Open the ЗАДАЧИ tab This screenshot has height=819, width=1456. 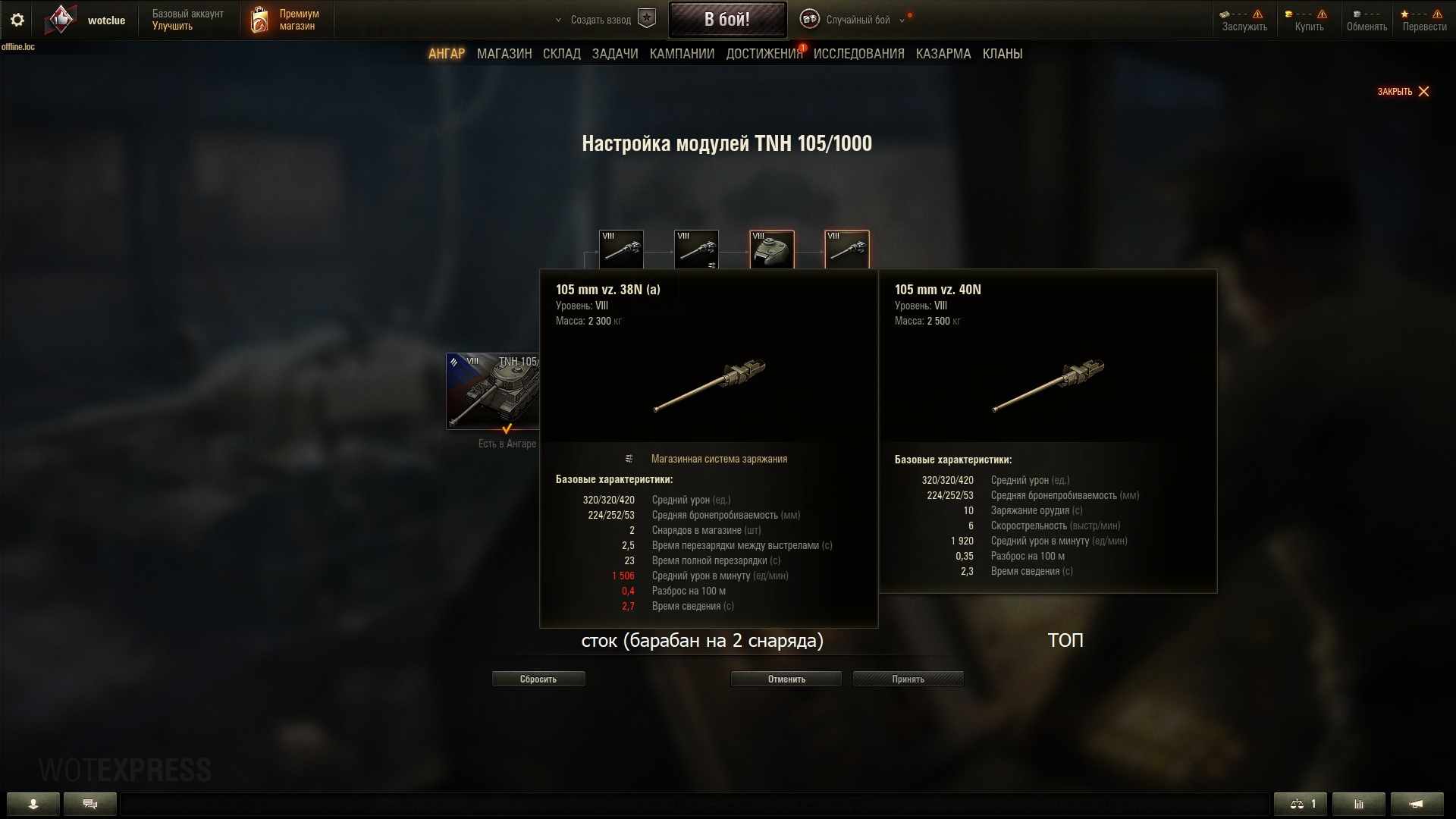[x=615, y=54]
